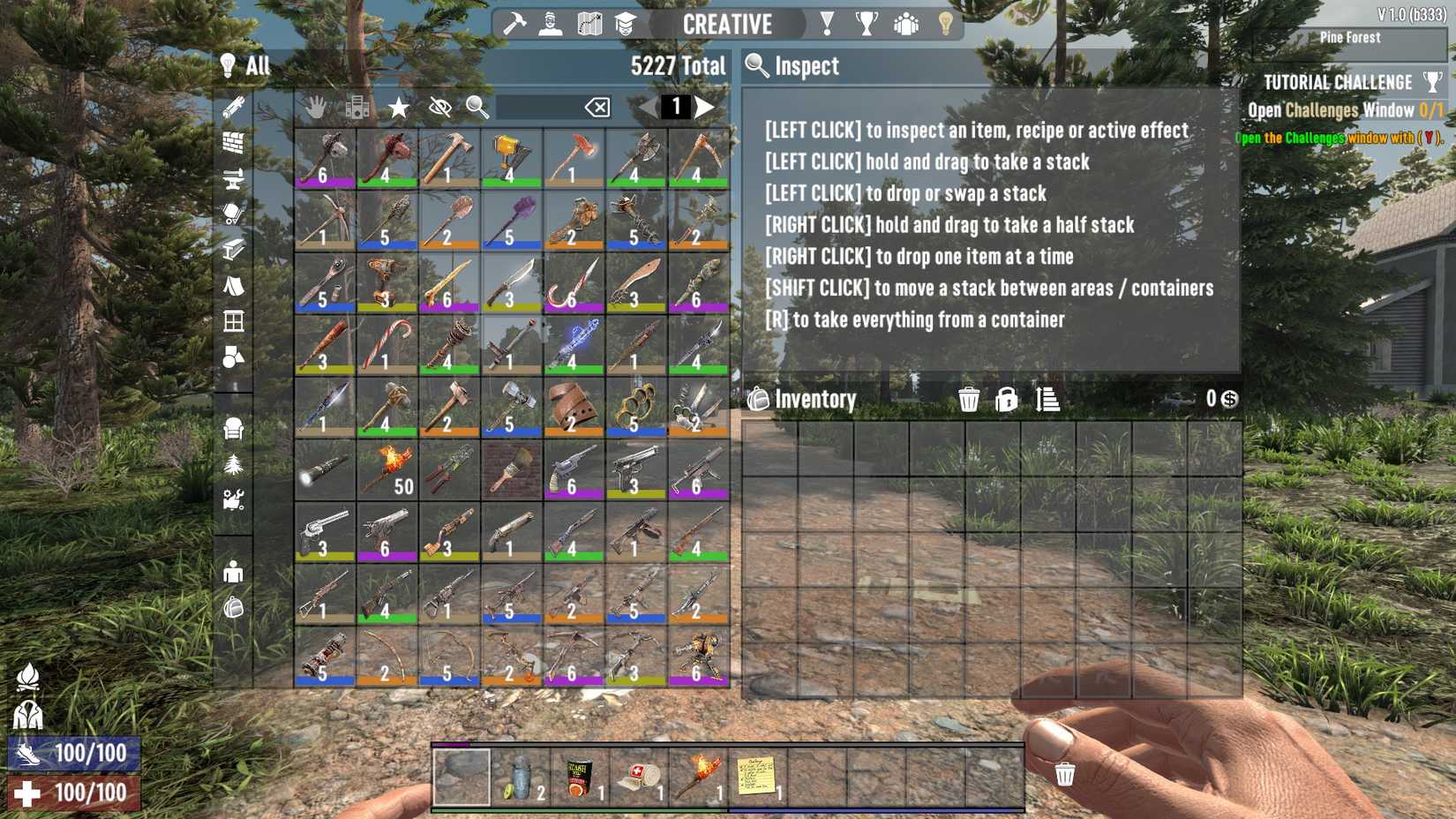
Task: Click the quest exclamation mark item
Action: point(826,24)
